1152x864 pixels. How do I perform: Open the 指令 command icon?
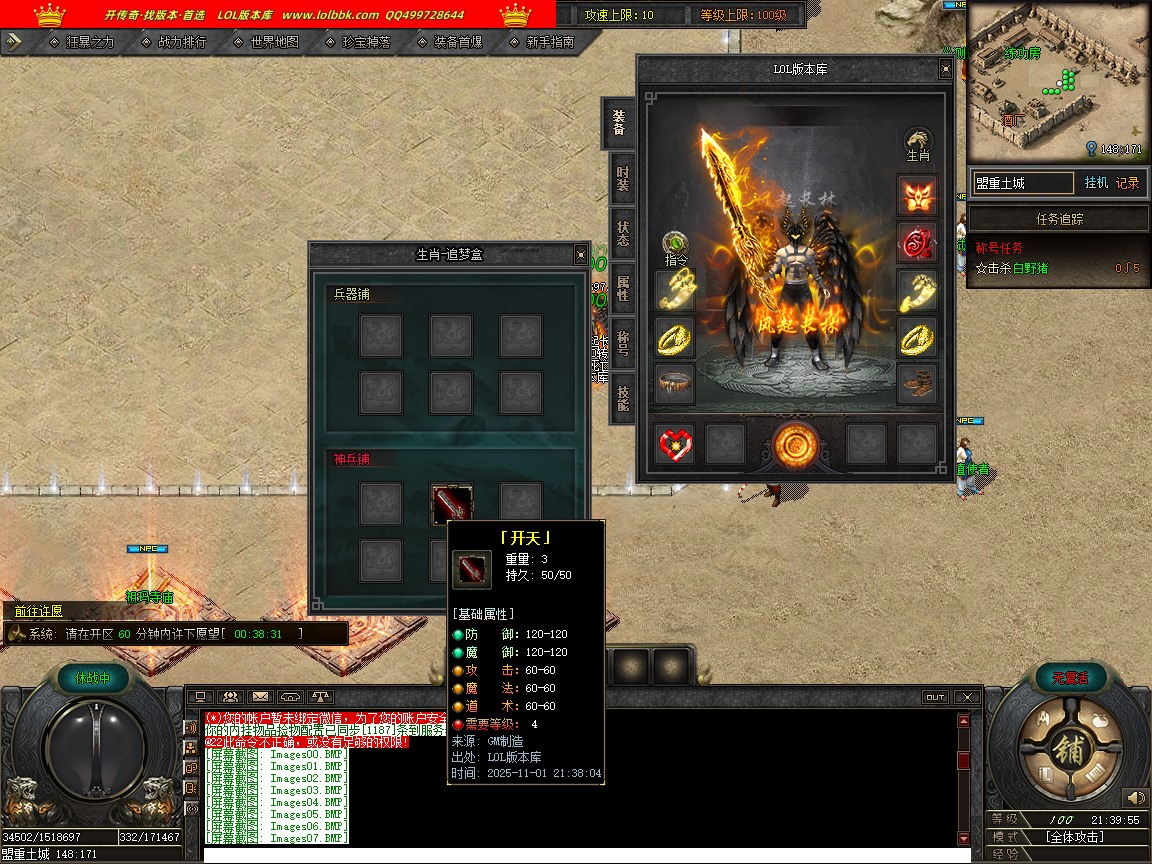pos(677,247)
